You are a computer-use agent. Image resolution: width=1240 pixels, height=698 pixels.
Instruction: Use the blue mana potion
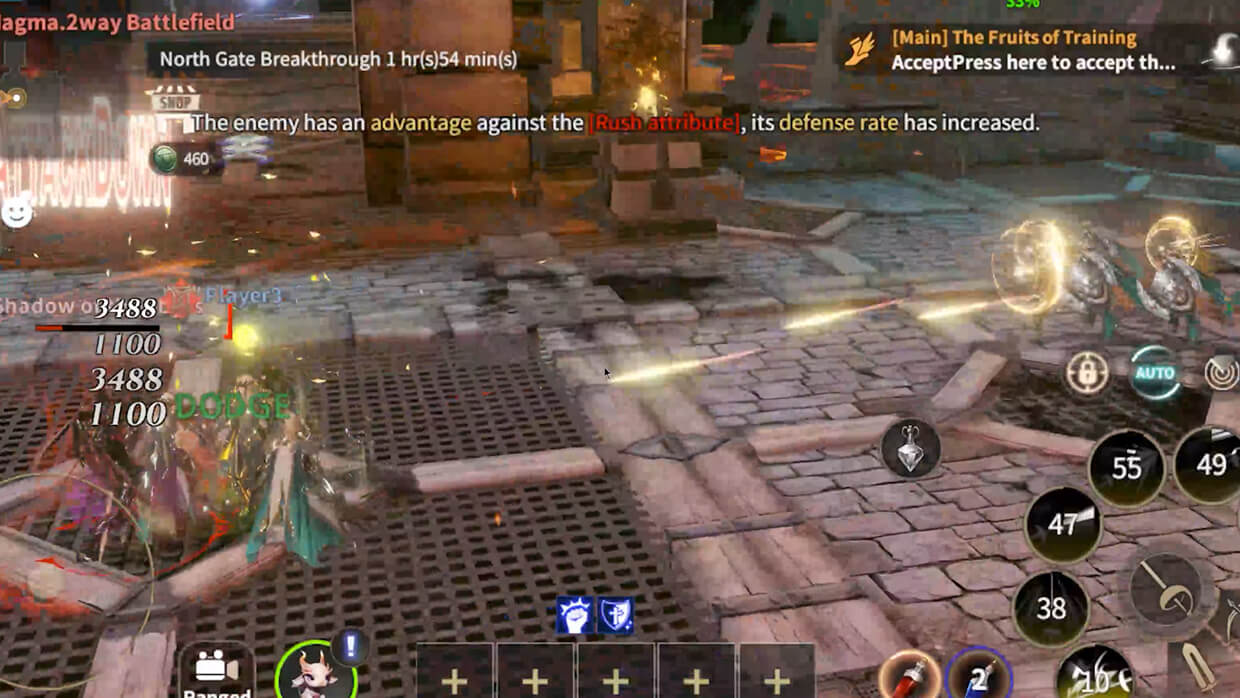979,676
